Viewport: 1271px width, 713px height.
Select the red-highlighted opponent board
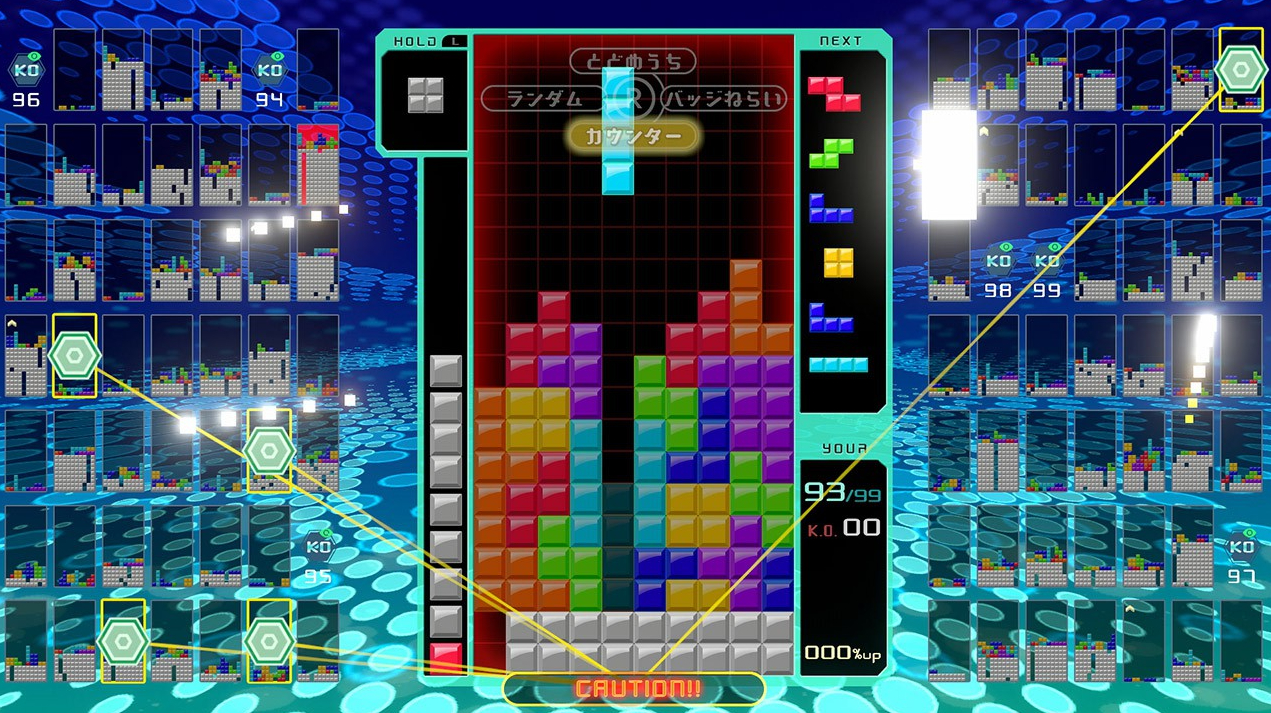[x=318, y=164]
